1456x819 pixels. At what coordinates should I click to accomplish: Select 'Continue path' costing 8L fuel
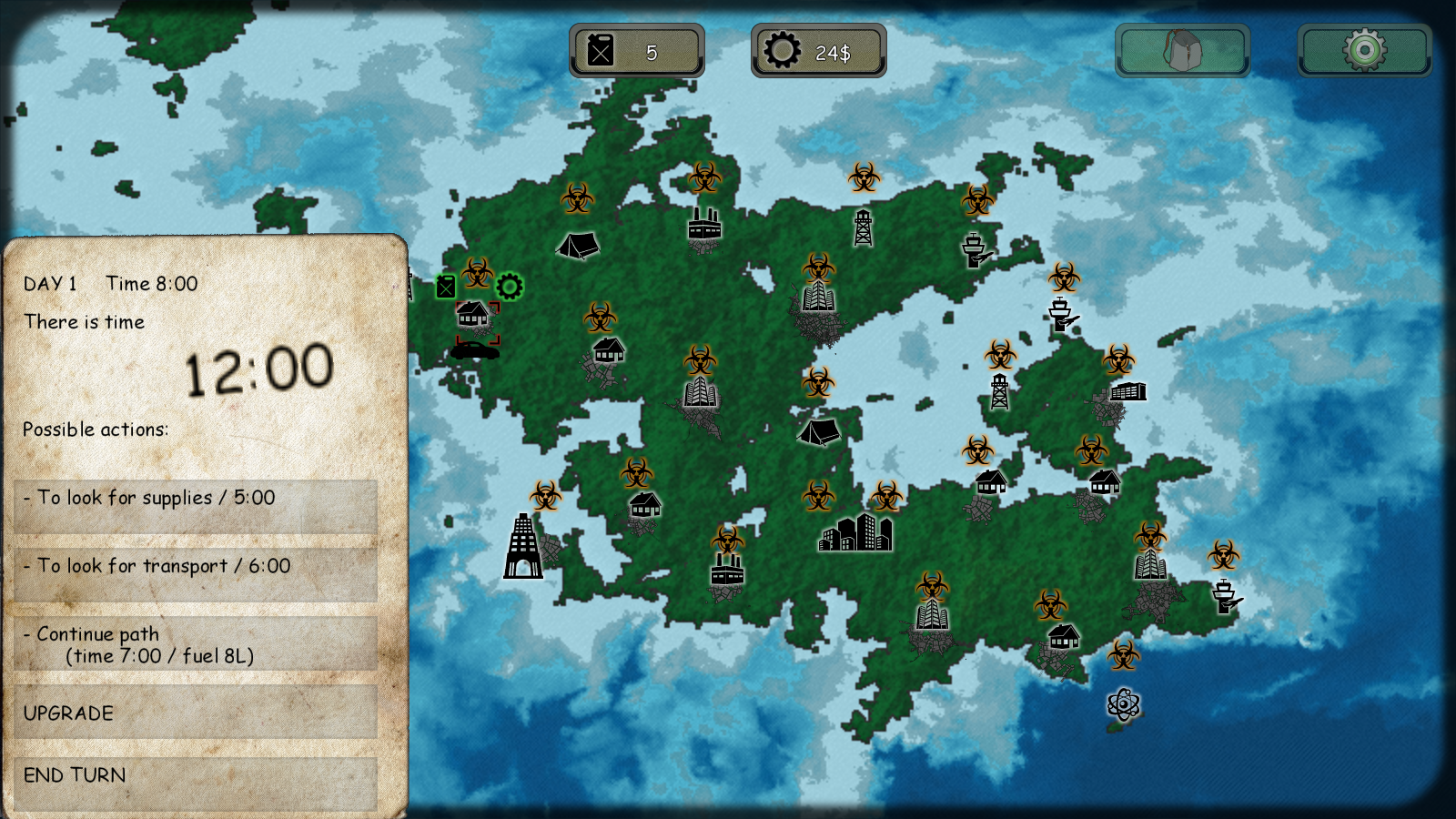click(194, 642)
